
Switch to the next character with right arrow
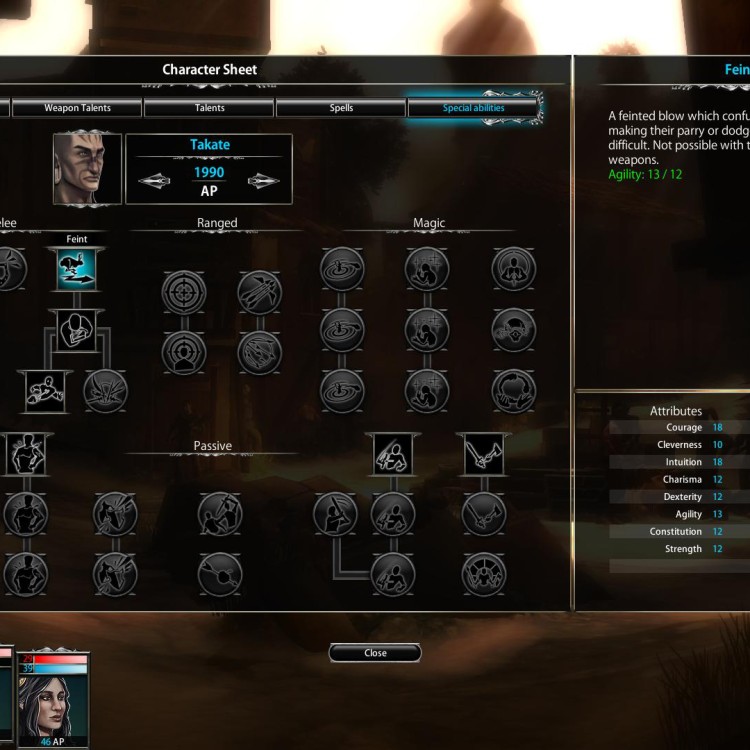[263, 181]
